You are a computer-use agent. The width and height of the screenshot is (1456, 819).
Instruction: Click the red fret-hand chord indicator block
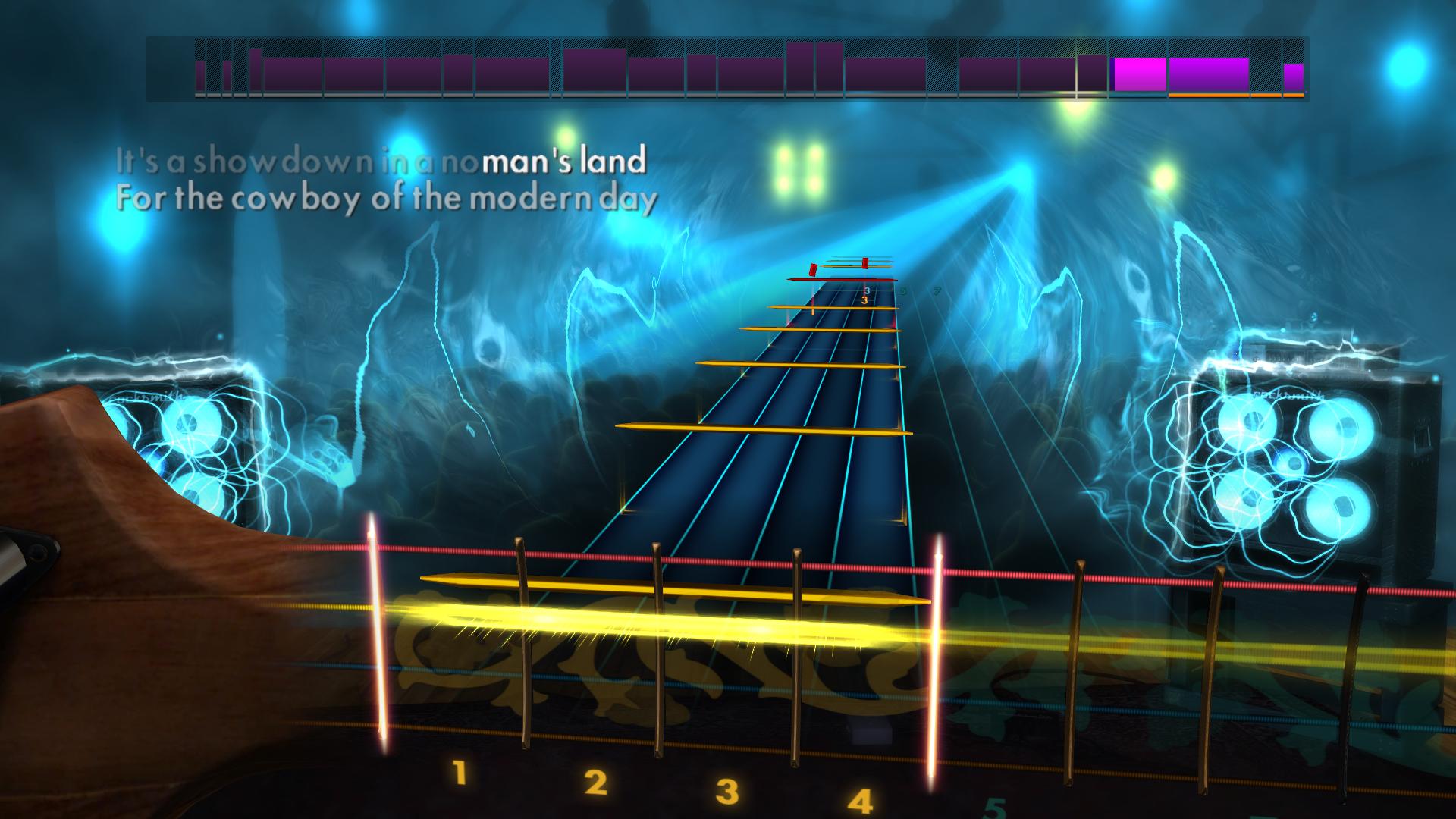coord(813,271)
